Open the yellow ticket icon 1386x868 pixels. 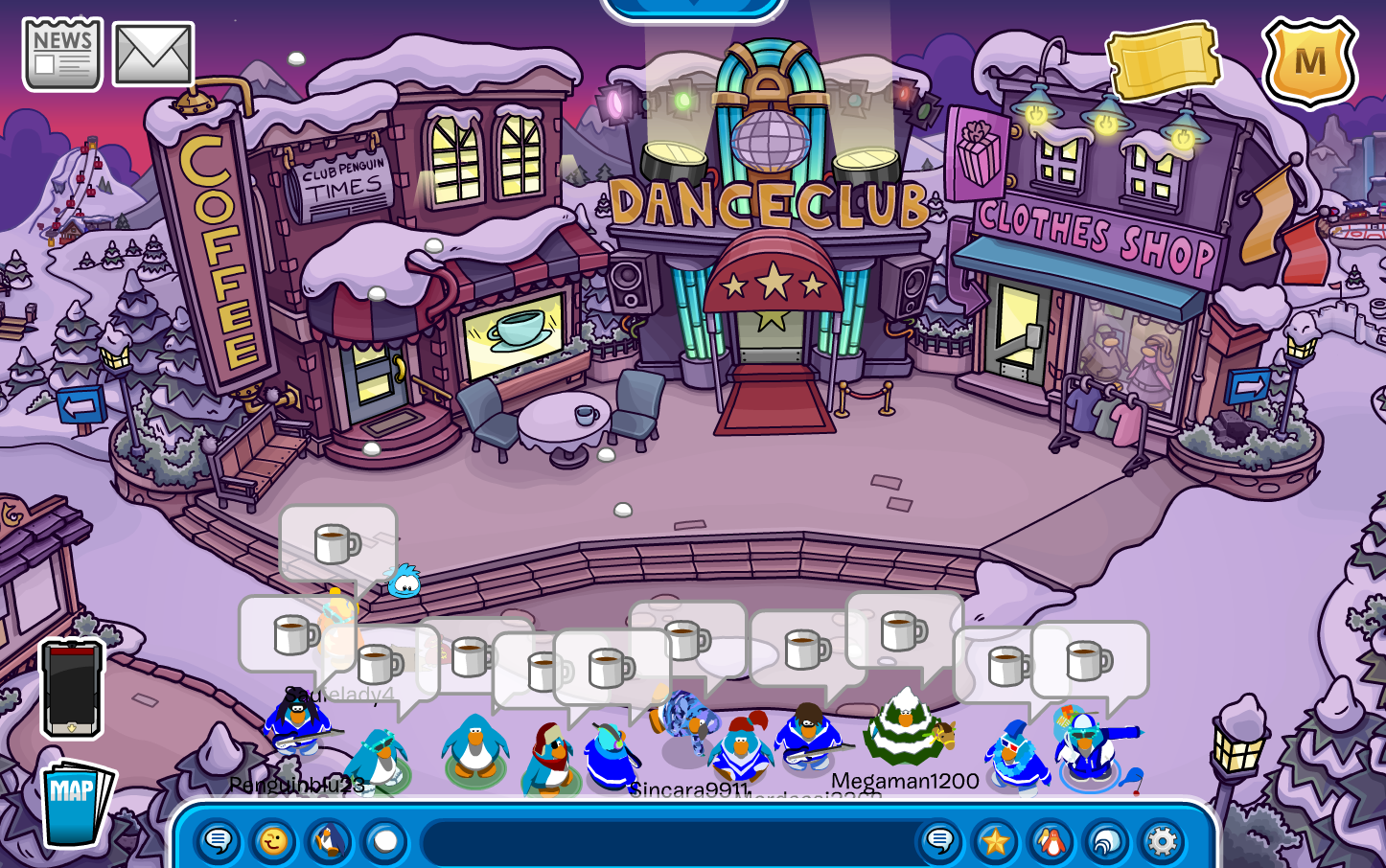1163,60
